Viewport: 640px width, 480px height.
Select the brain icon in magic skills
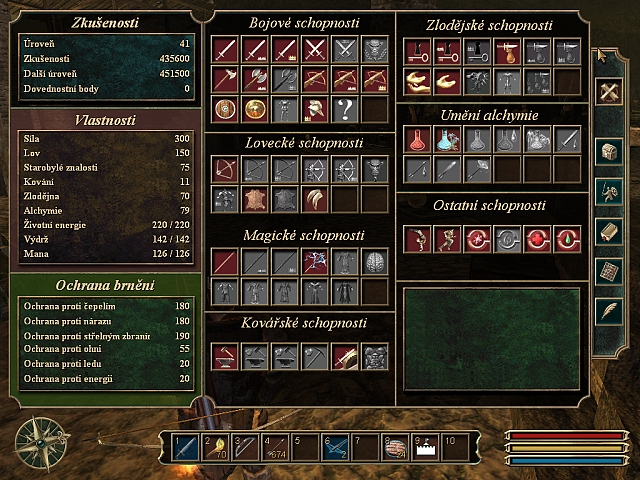point(375,262)
